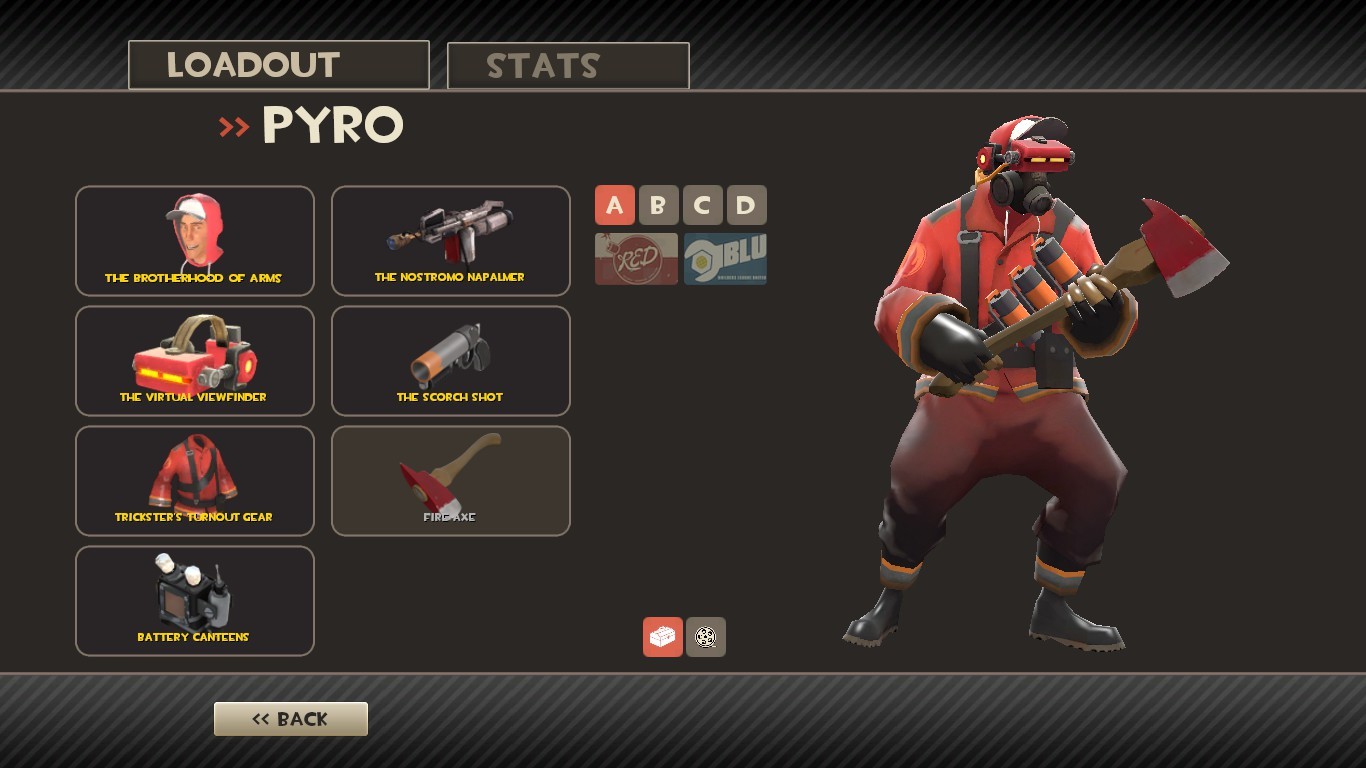Select the LOADOUT tab
This screenshot has width=1366, height=768.
(278, 63)
